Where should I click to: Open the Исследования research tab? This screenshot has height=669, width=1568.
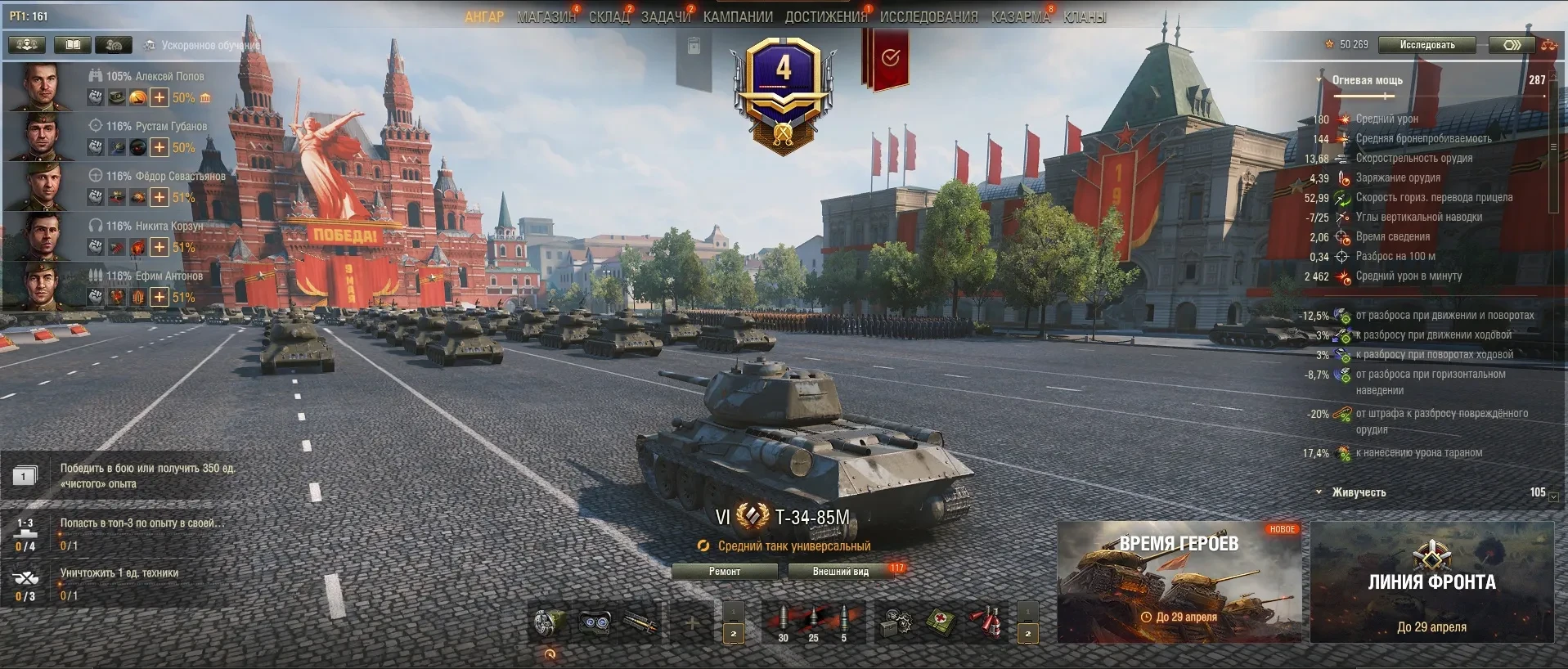point(928,17)
